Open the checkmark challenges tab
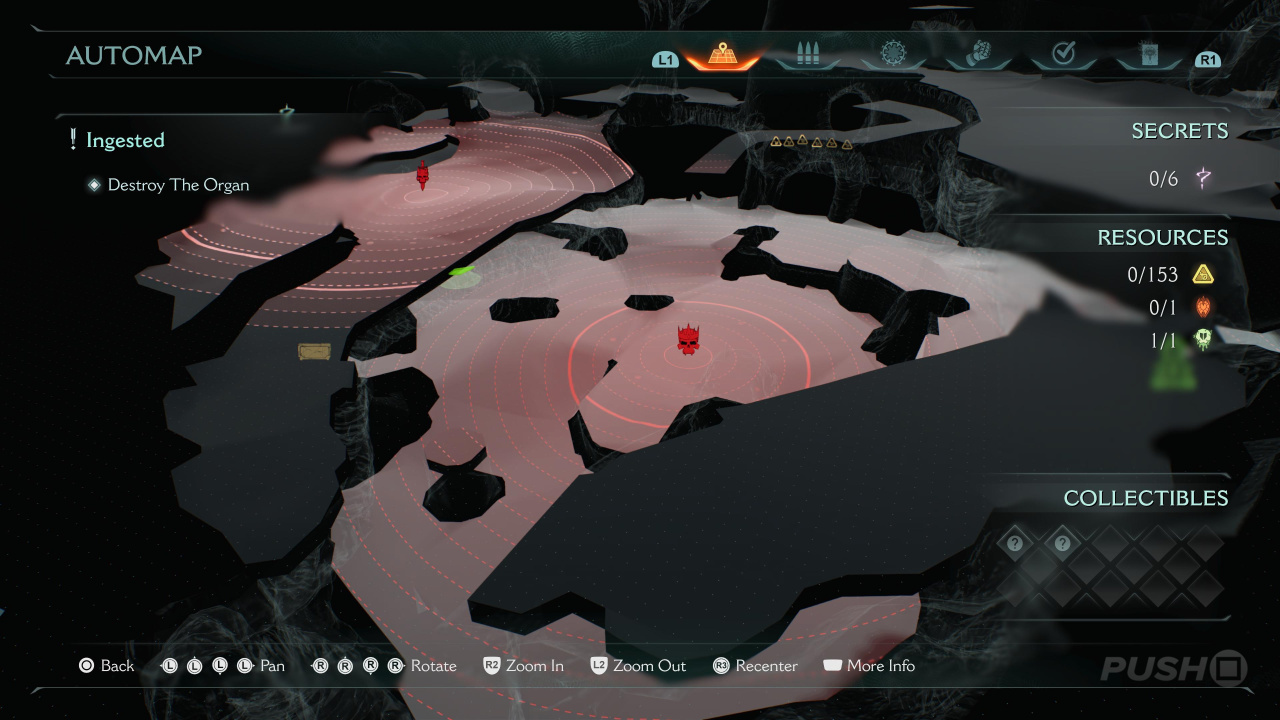The height and width of the screenshot is (720, 1280). (x=1063, y=55)
